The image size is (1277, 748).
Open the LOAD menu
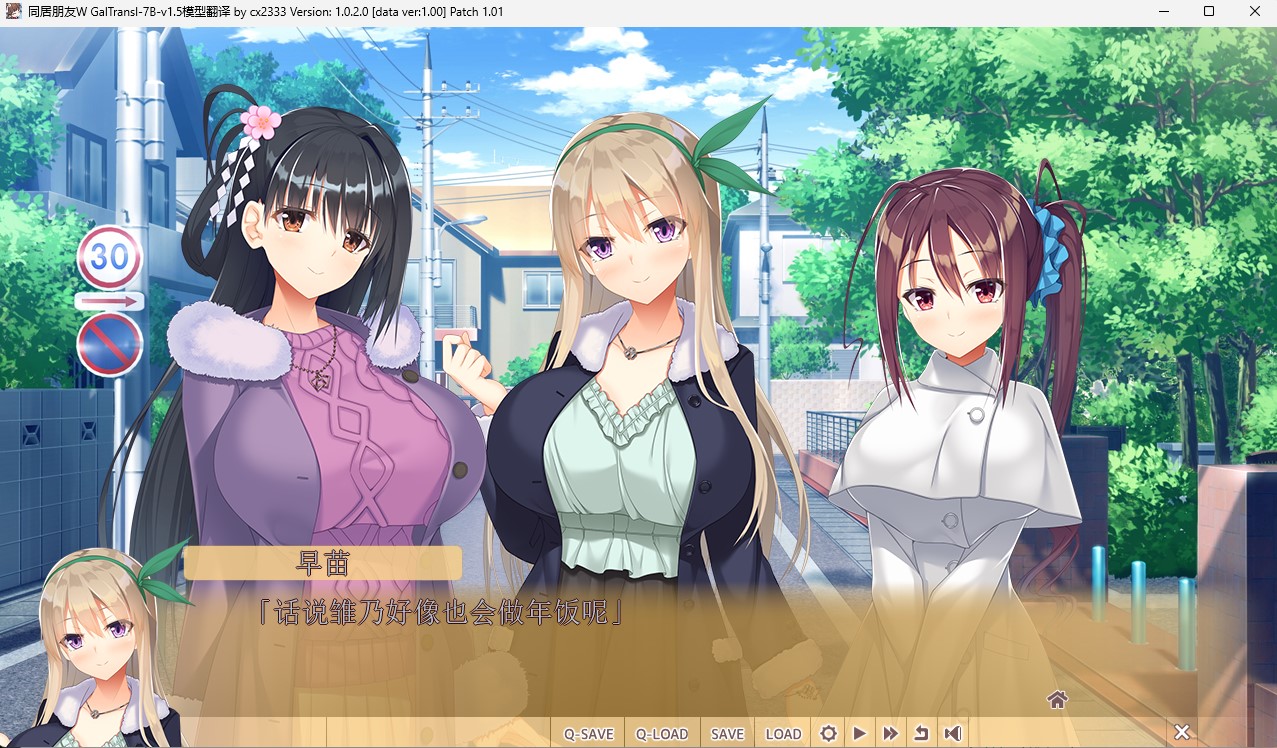(783, 733)
